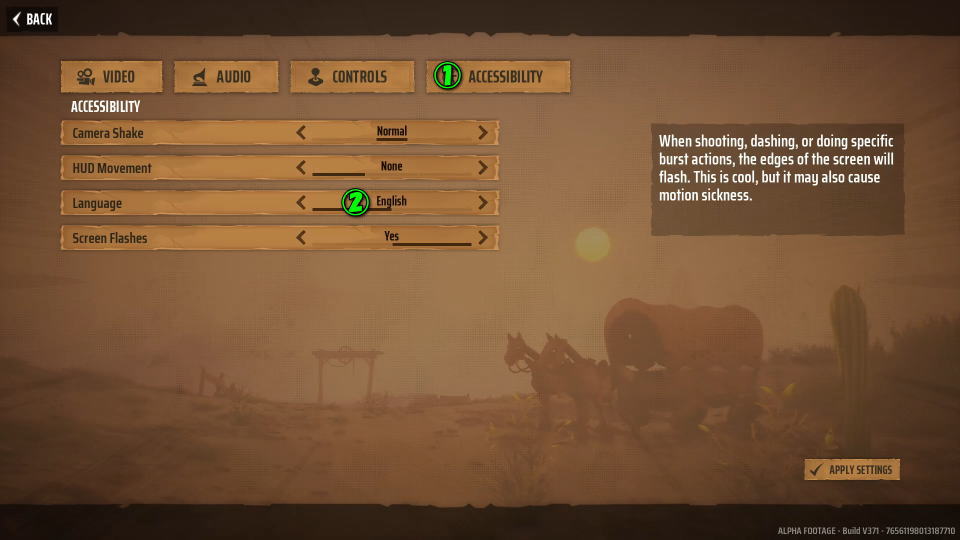Go back using the Back button

pos(32,19)
